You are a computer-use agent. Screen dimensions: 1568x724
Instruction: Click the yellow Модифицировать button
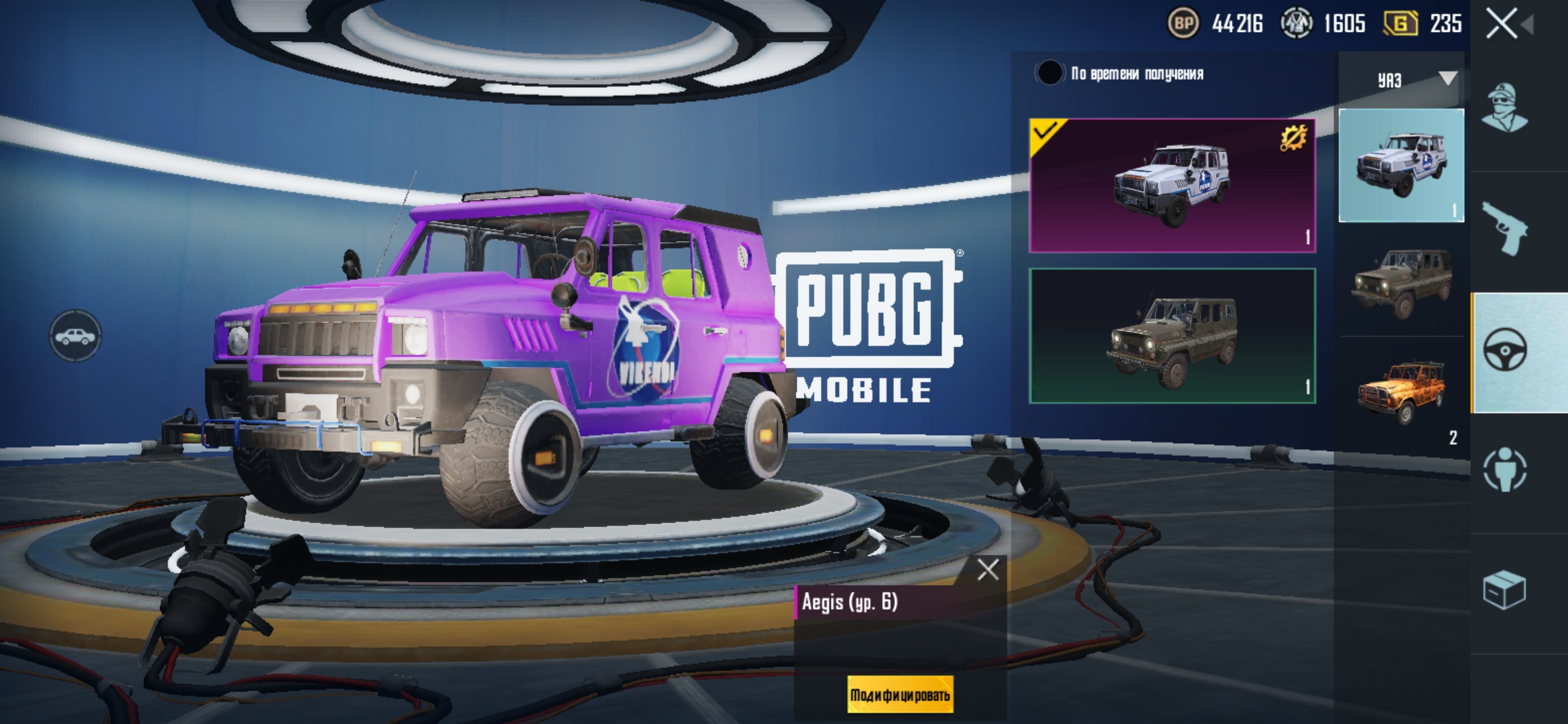(x=900, y=695)
